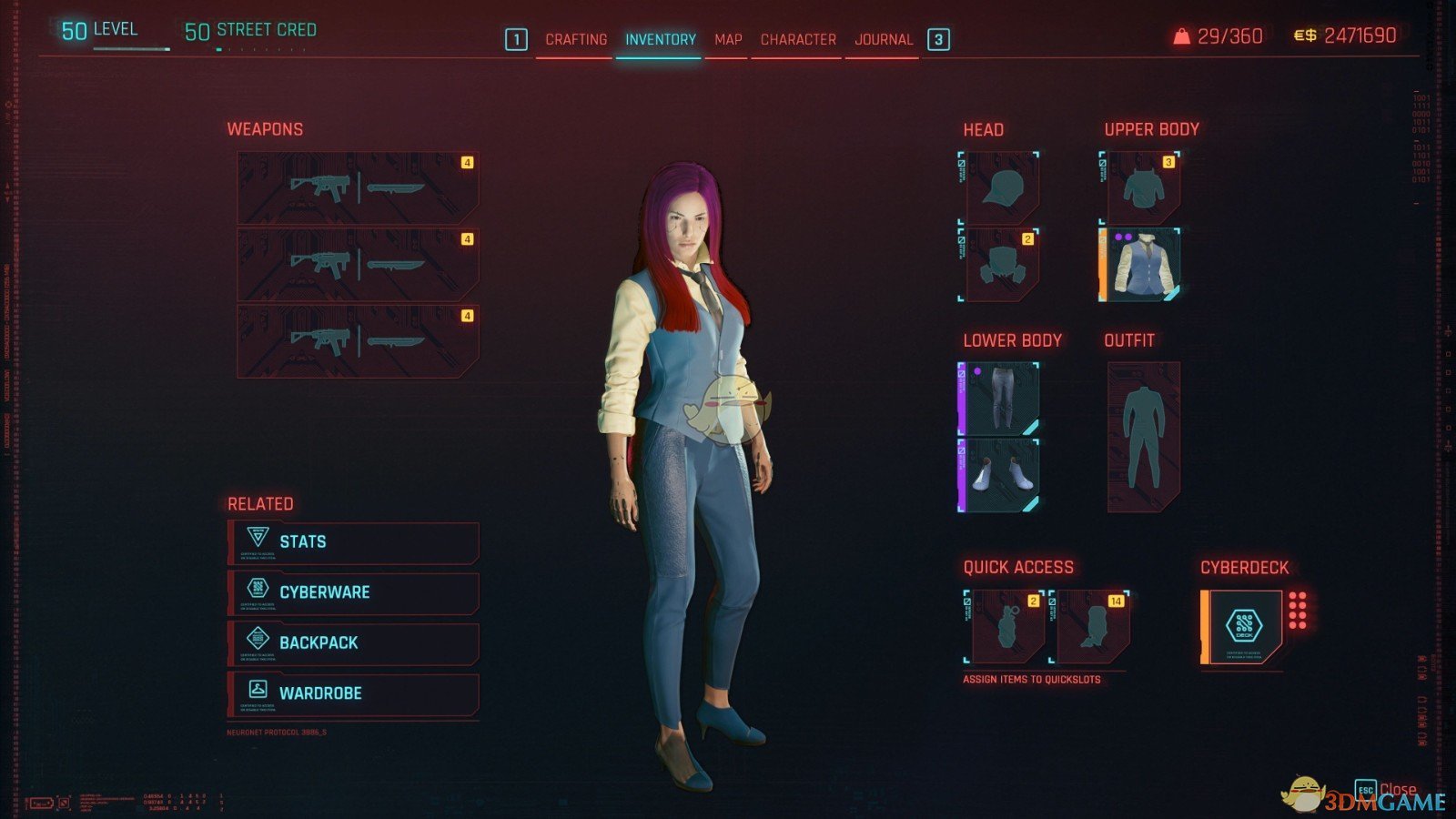
Task: Switch to the Journal tab
Action: pyautogui.click(x=882, y=39)
